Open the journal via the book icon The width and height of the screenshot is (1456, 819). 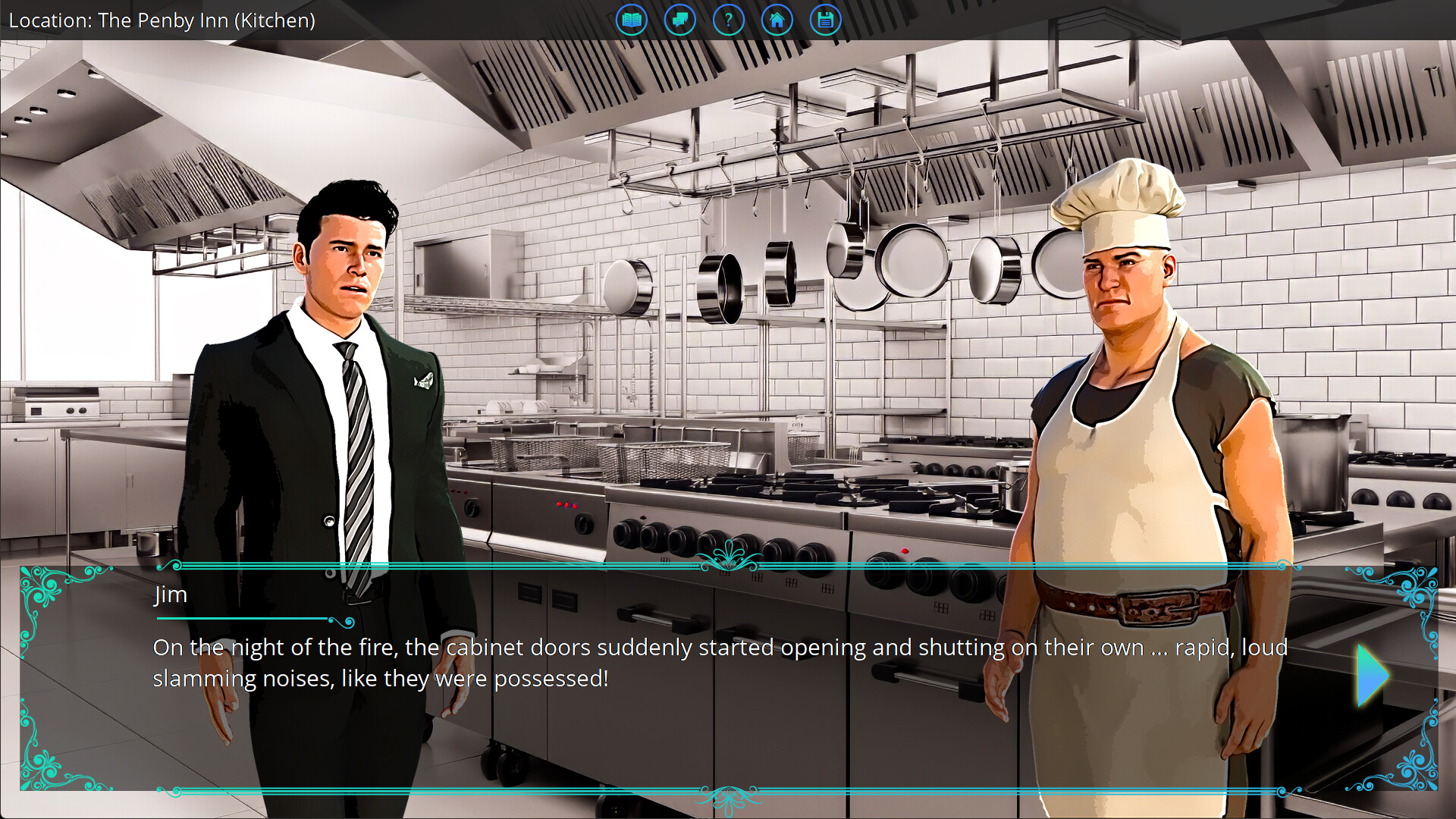click(x=632, y=20)
